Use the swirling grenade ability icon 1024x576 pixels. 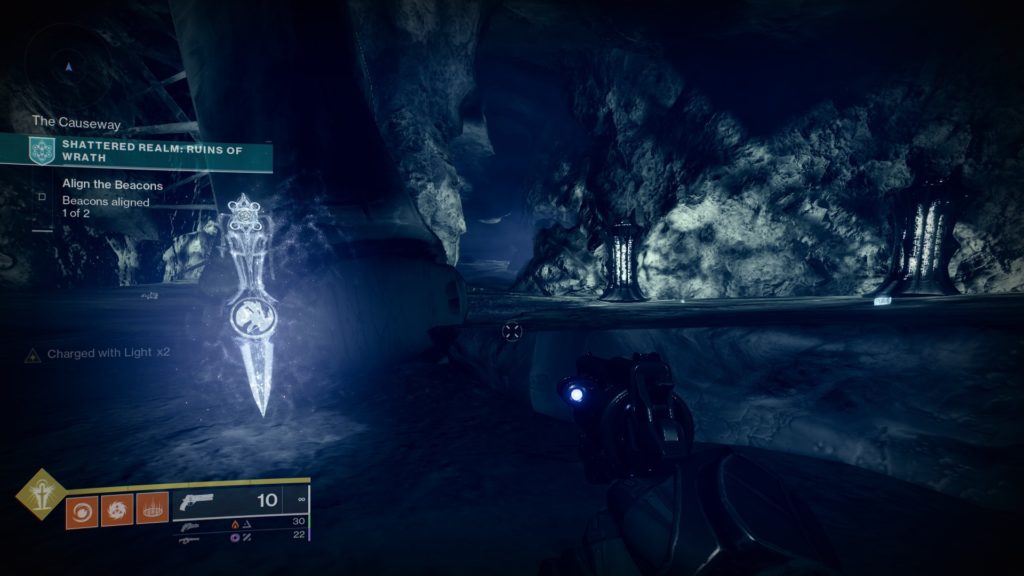(81, 511)
